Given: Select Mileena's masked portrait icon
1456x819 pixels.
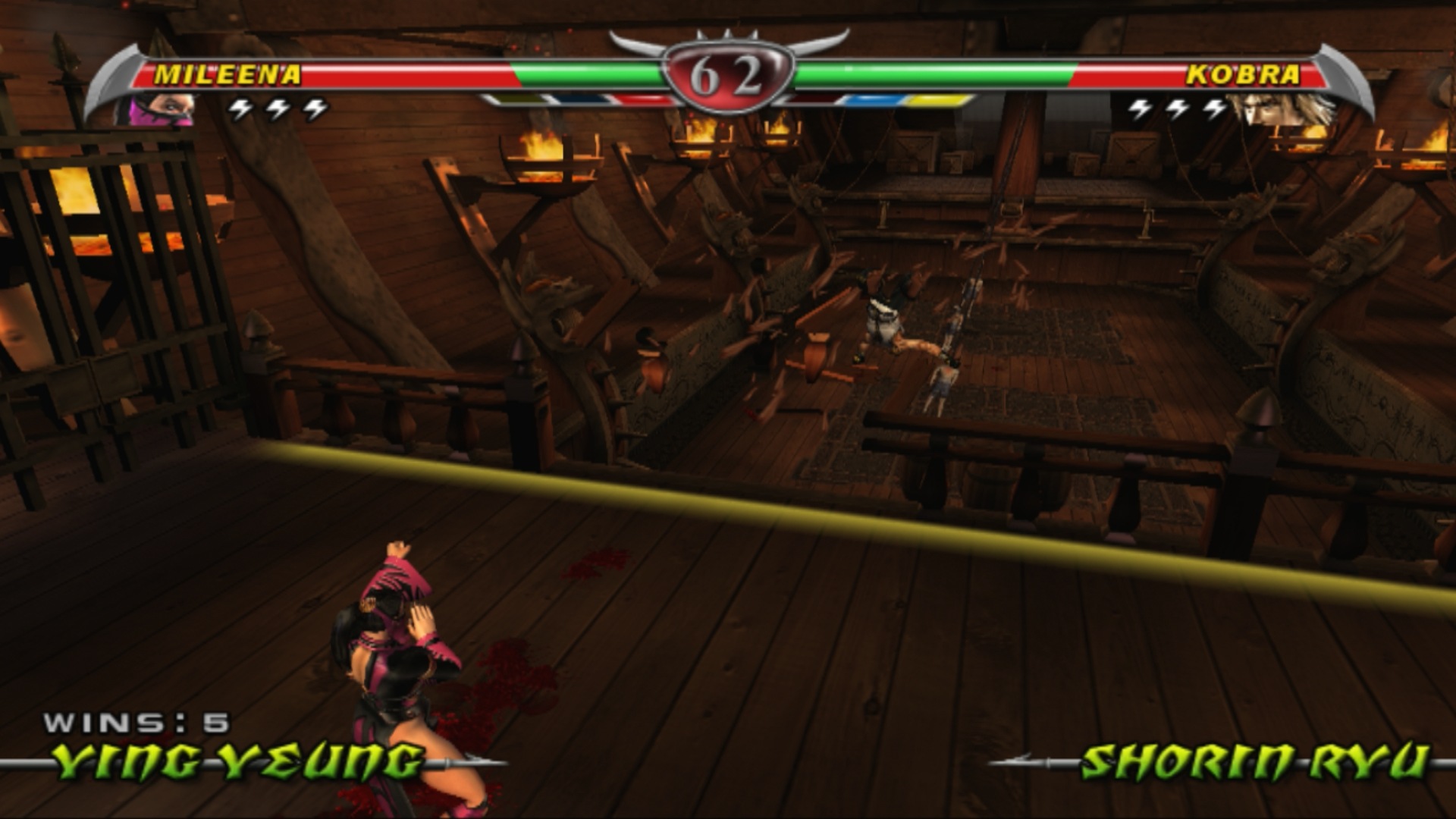Looking at the screenshot, I should pos(158,110).
